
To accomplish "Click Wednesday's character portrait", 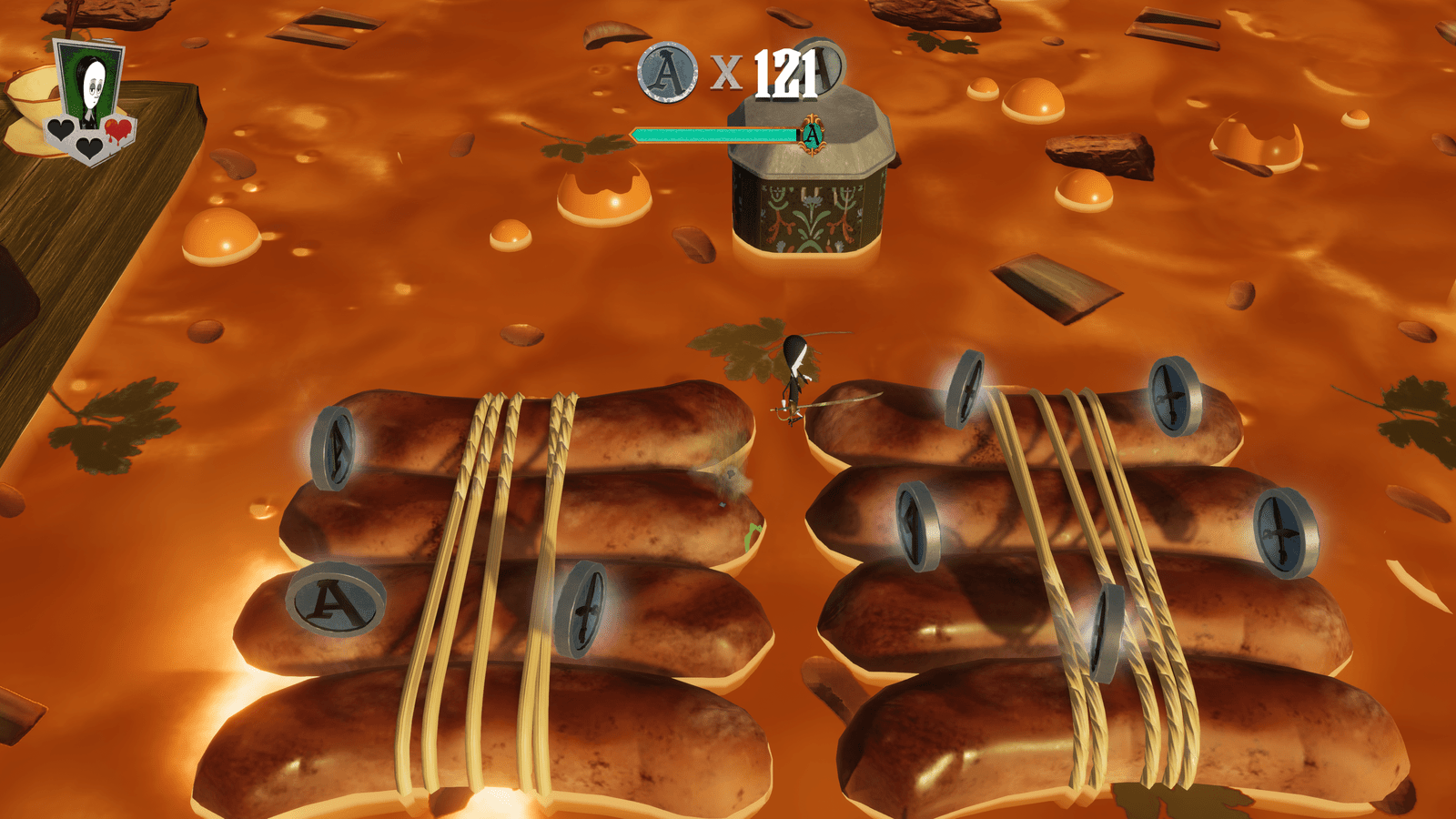I will (90, 86).
